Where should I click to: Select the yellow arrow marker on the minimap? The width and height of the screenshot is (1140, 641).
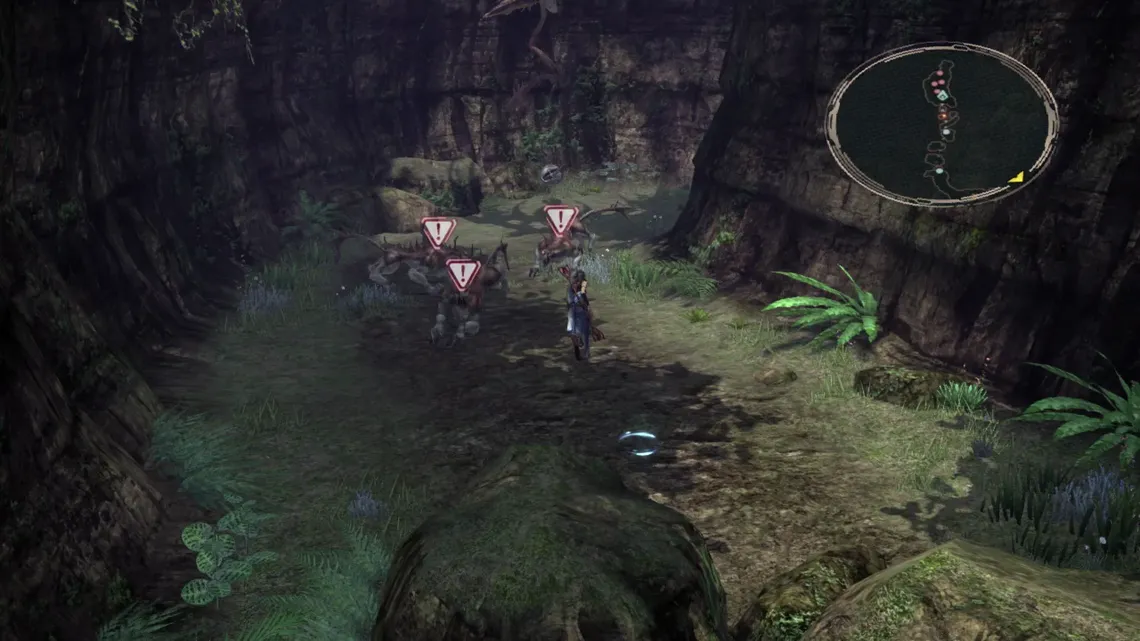[x=1016, y=177]
